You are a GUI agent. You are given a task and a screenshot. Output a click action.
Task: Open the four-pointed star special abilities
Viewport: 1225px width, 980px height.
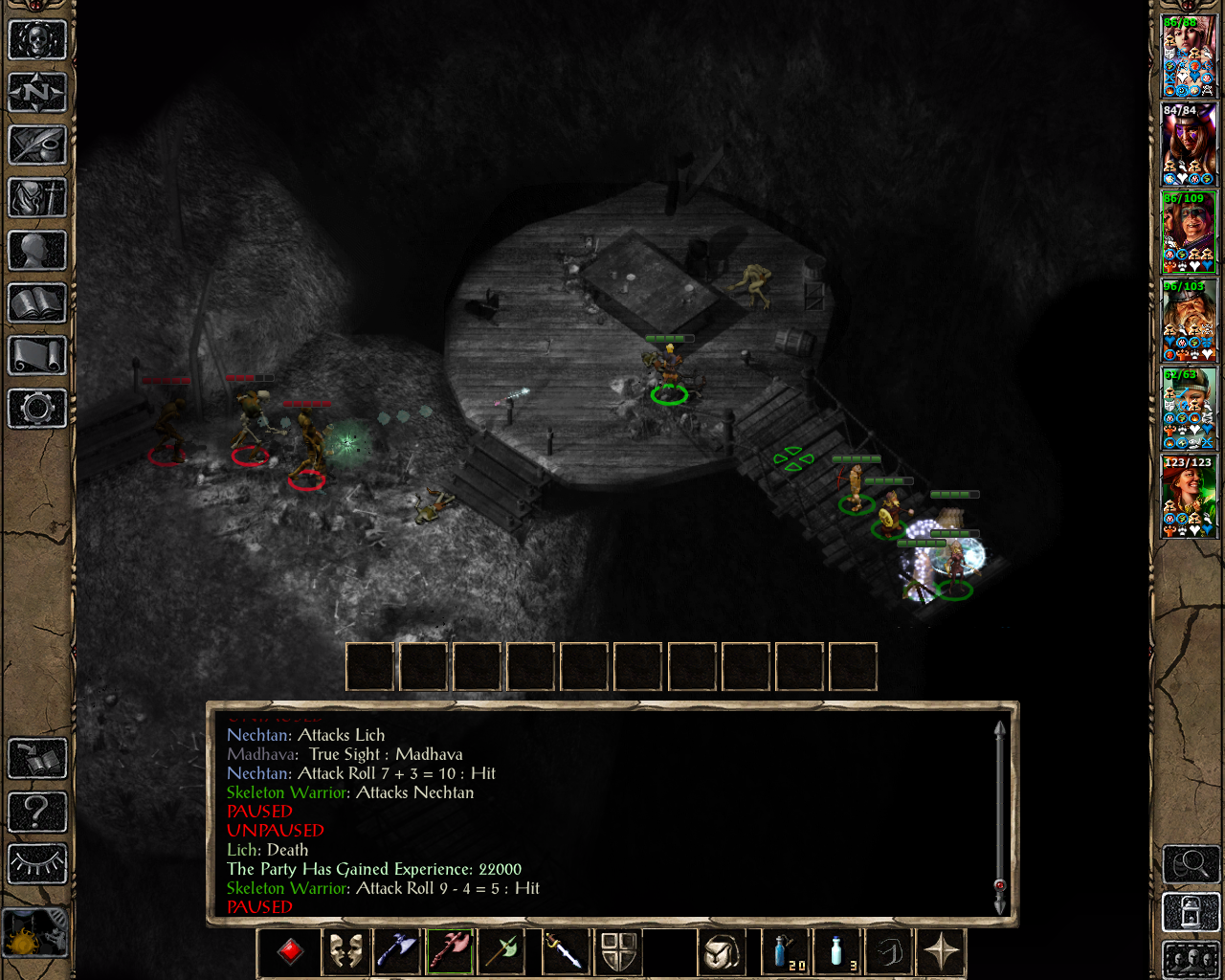point(941,952)
